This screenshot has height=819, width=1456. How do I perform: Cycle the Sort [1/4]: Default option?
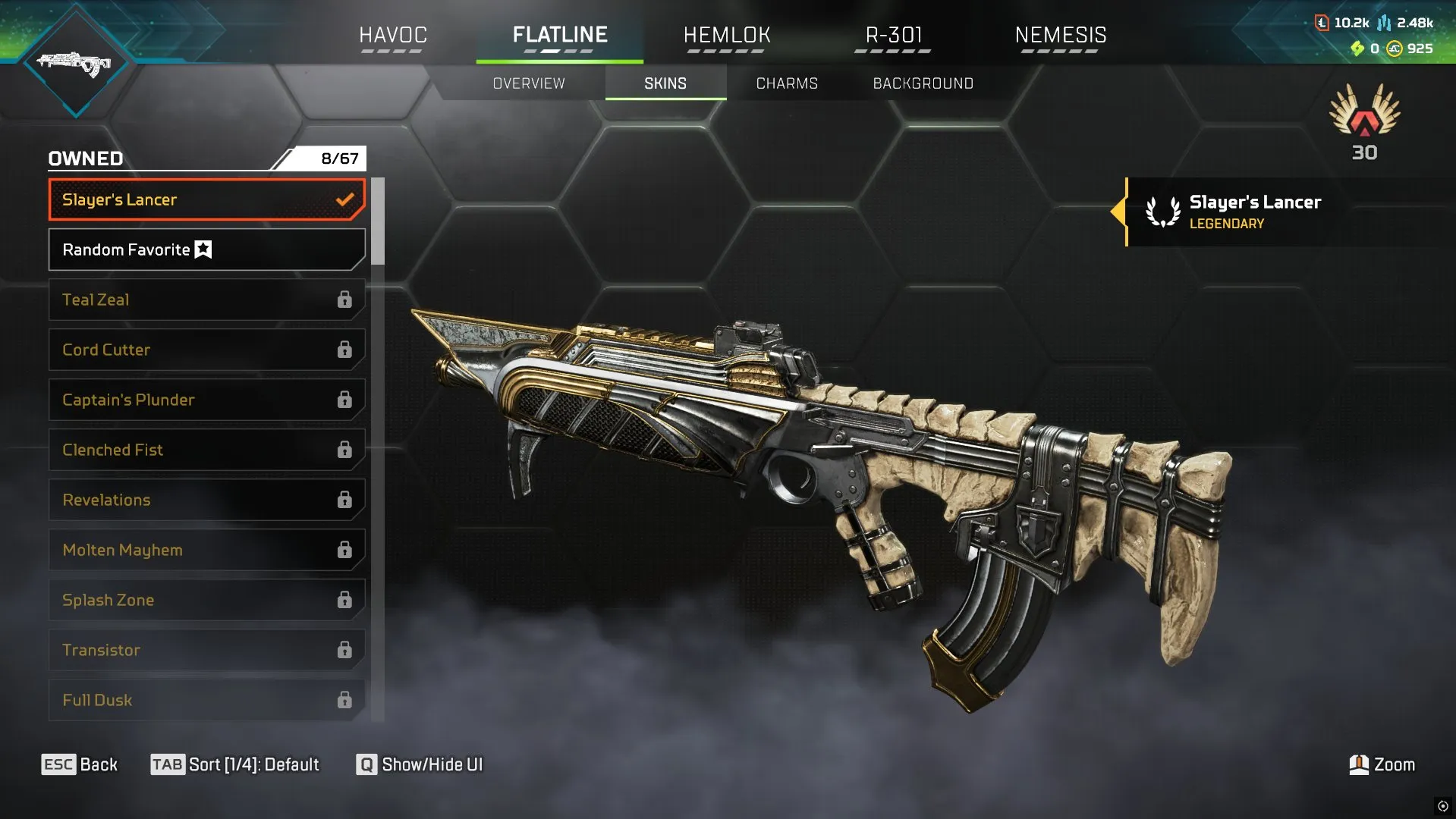[x=236, y=764]
